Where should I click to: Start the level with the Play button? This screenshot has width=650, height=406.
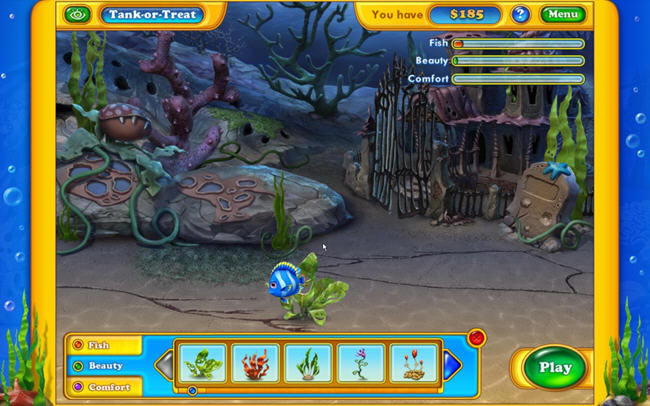click(x=554, y=367)
